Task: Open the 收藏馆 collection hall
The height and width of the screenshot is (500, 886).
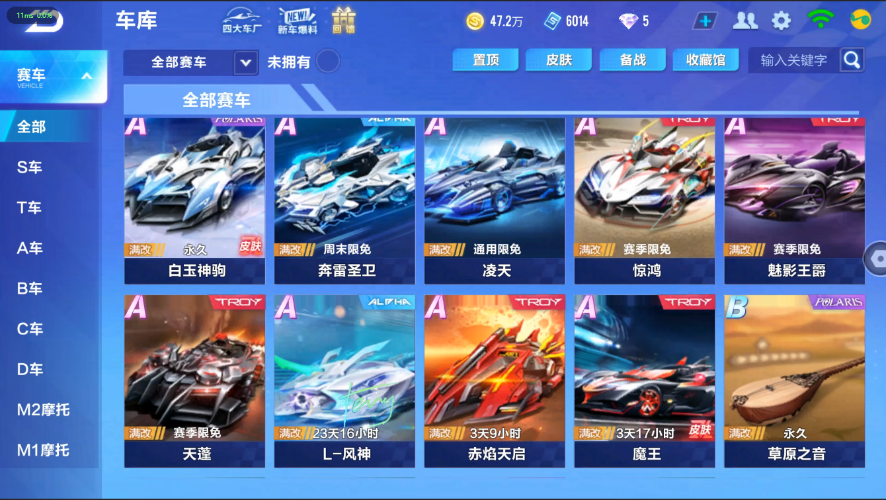Action: [706, 60]
